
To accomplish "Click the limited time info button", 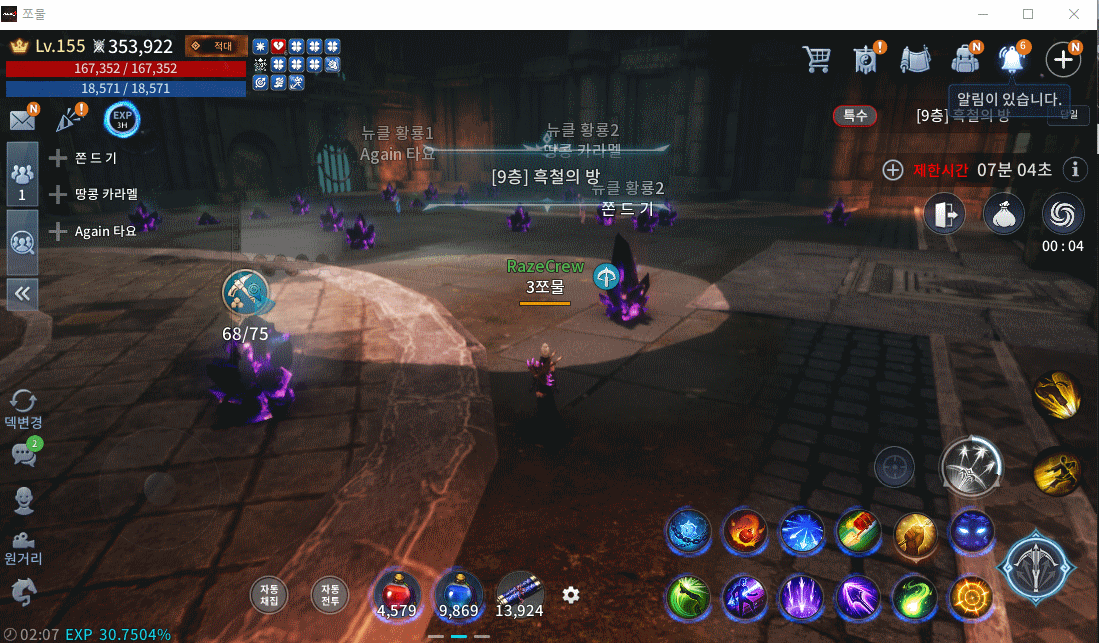I will tap(1076, 169).
